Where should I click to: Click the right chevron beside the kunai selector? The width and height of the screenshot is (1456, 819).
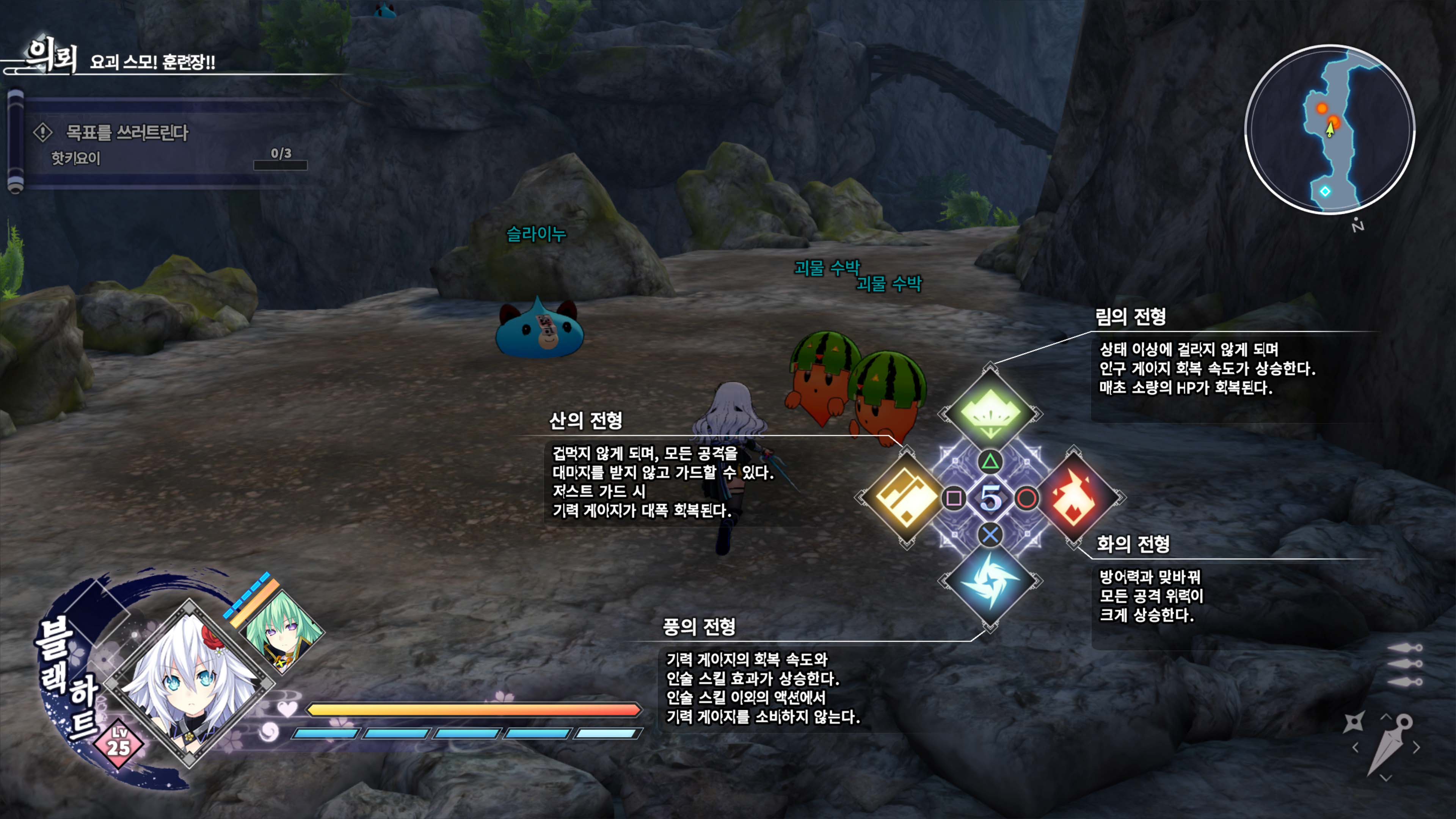pyautogui.click(x=1417, y=747)
